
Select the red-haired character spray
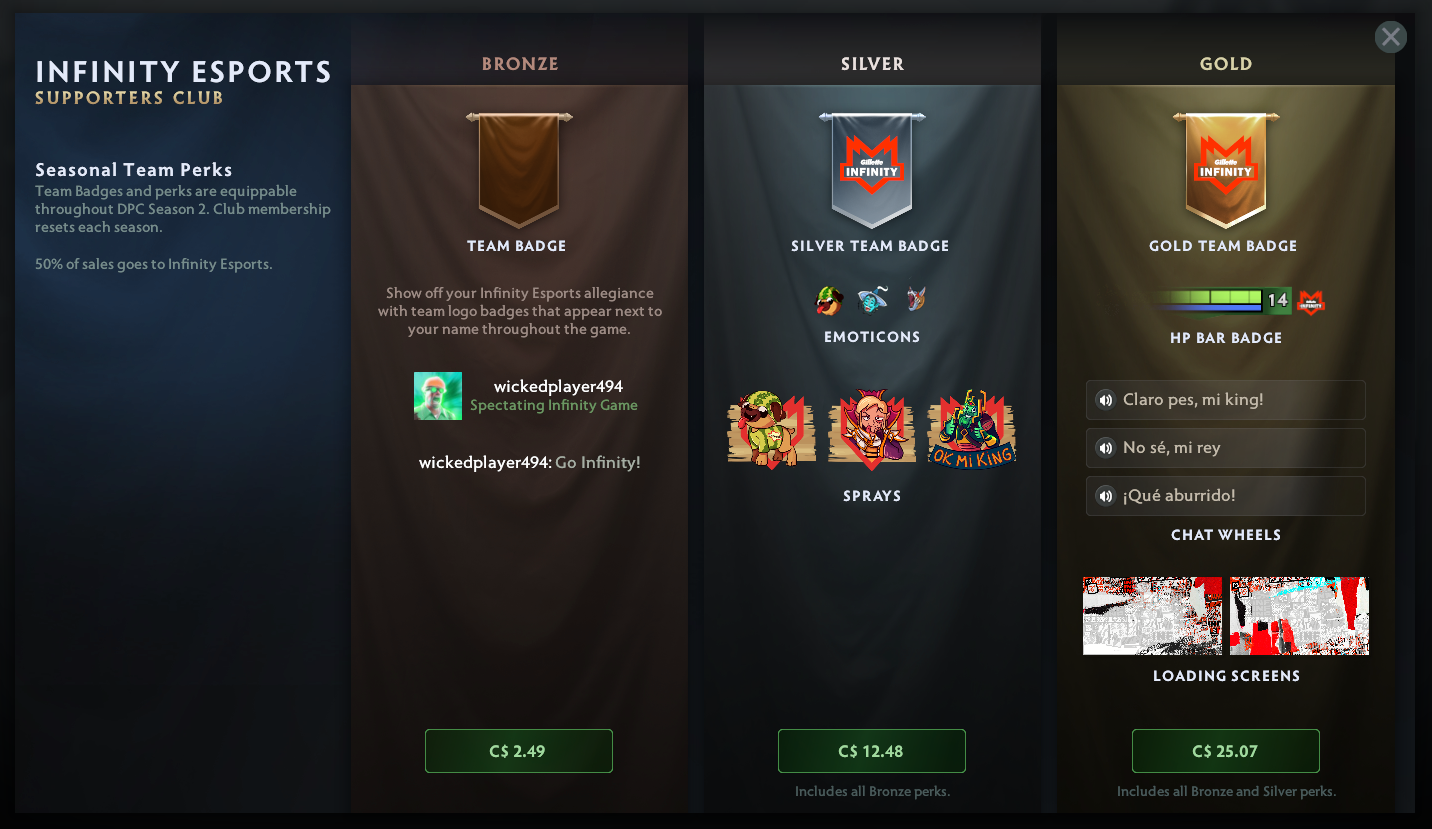(x=871, y=430)
